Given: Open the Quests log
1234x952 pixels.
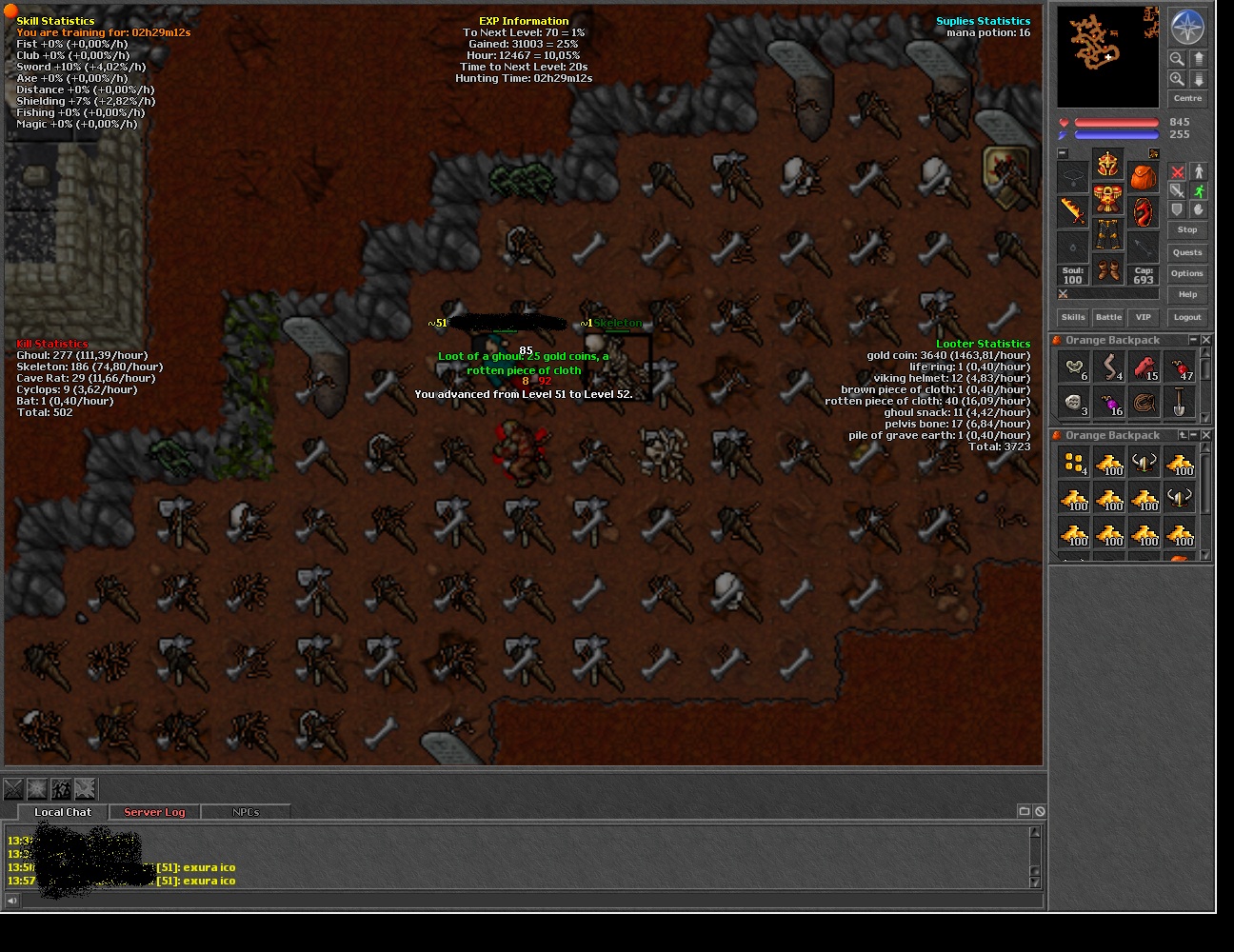Looking at the screenshot, I should (x=1186, y=252).
